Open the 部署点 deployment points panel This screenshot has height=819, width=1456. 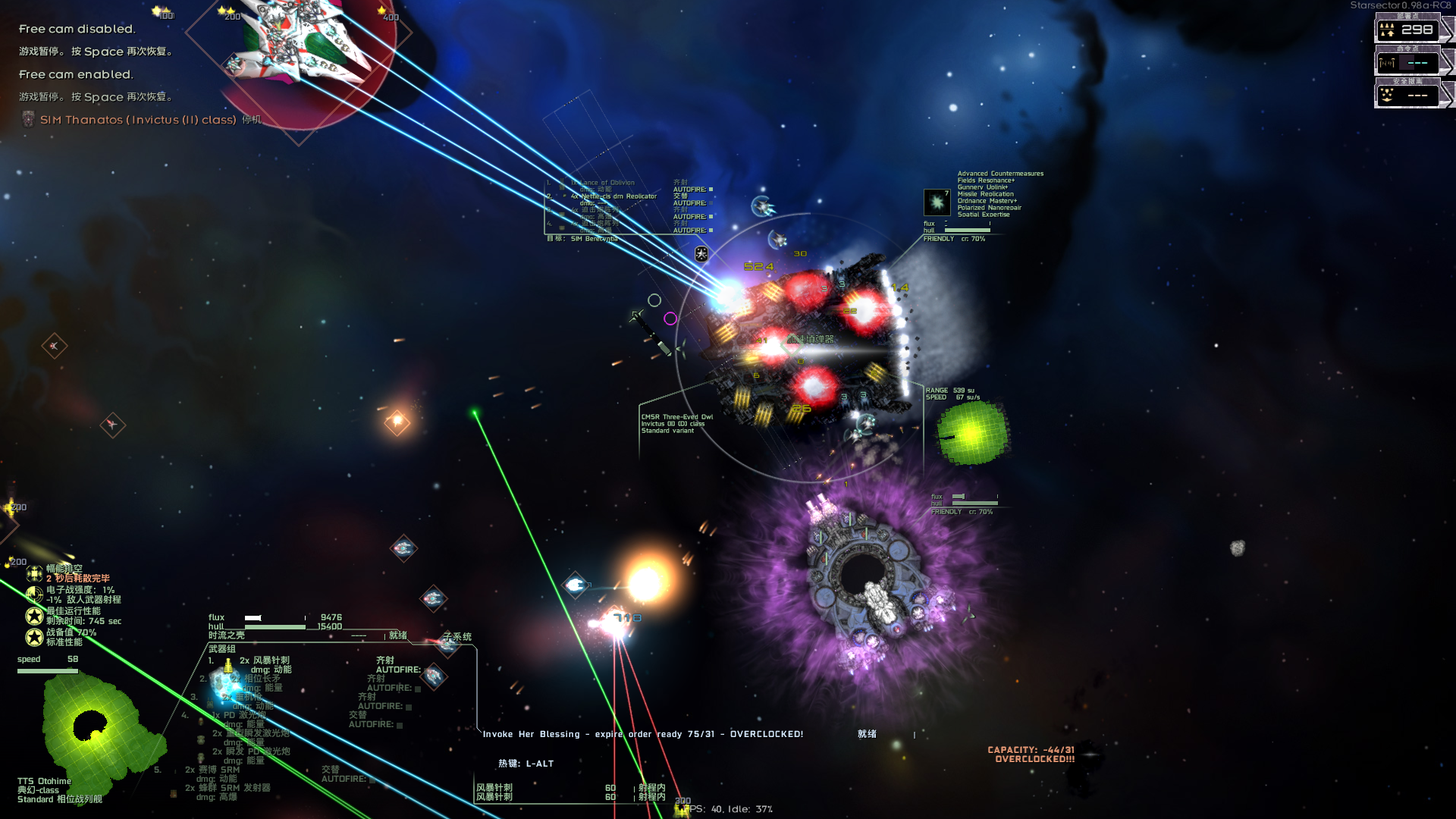tap(1407, 30)
